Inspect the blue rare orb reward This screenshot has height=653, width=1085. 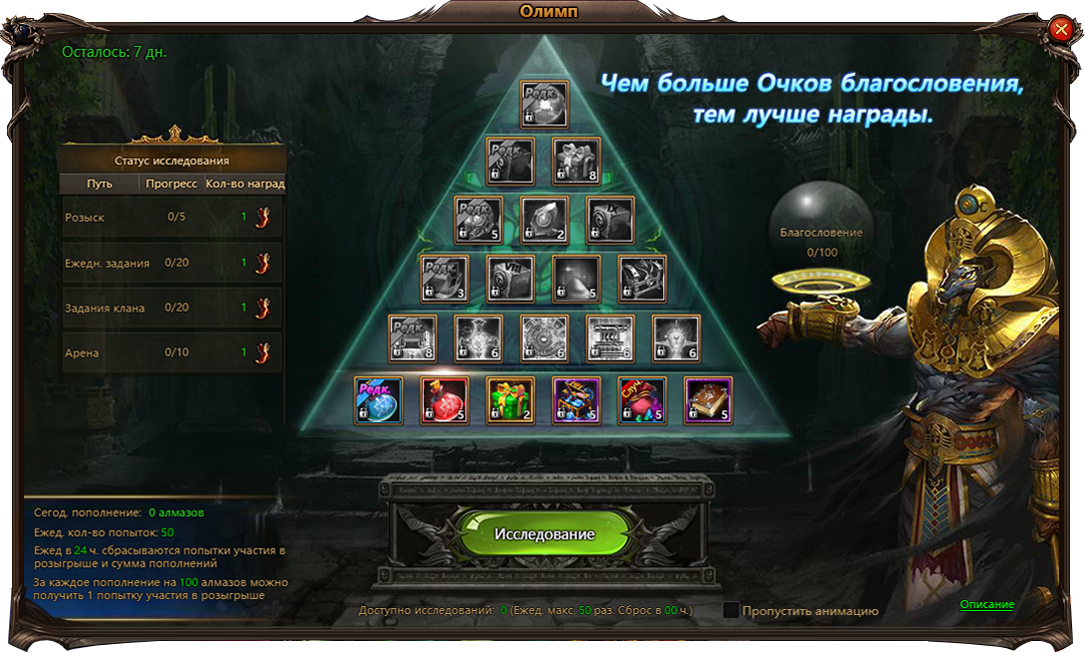tap(379, 400)
